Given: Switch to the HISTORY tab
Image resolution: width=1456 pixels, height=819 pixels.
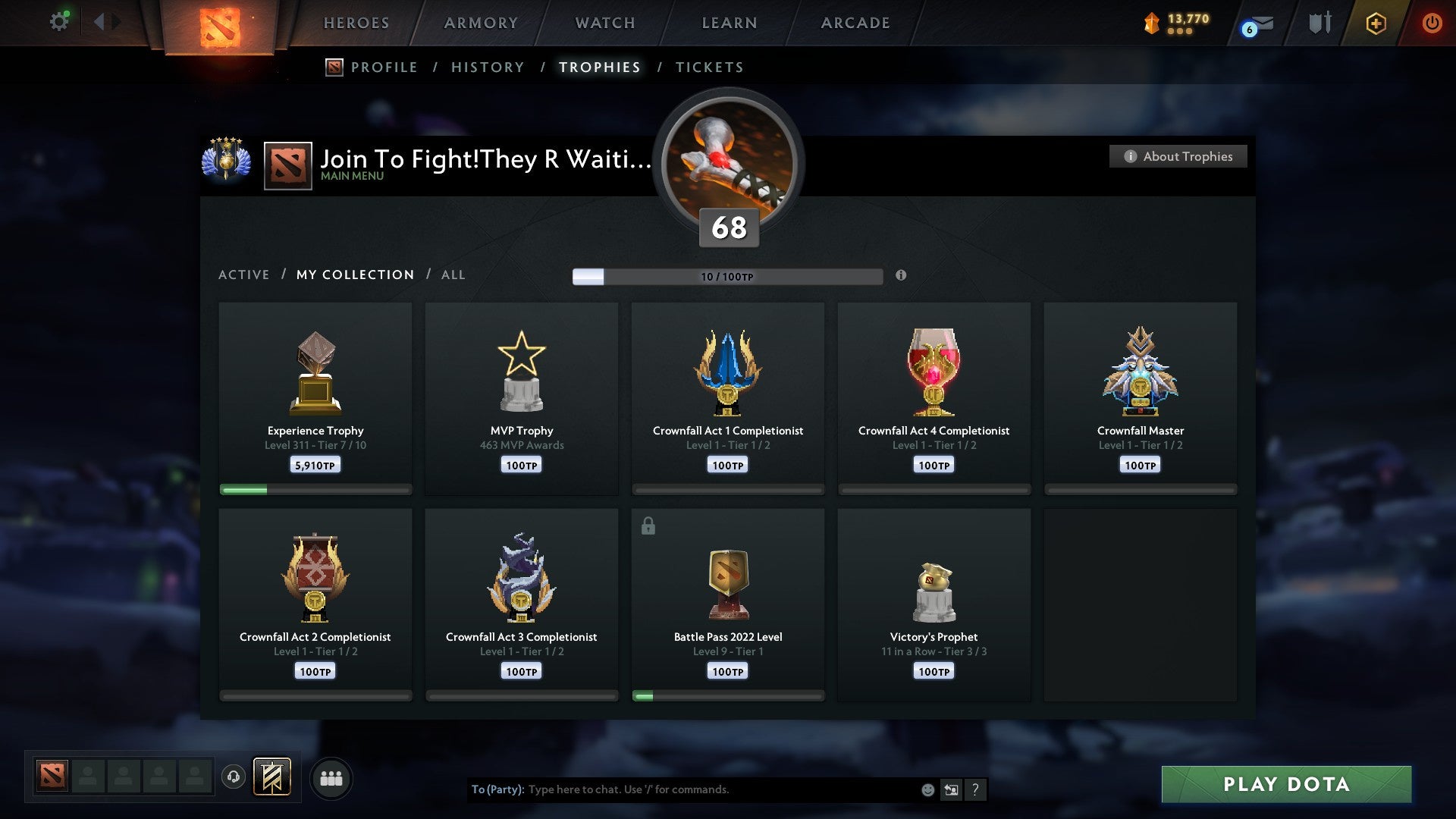Looking at the screenshot, I should click(x=488, y=67).
